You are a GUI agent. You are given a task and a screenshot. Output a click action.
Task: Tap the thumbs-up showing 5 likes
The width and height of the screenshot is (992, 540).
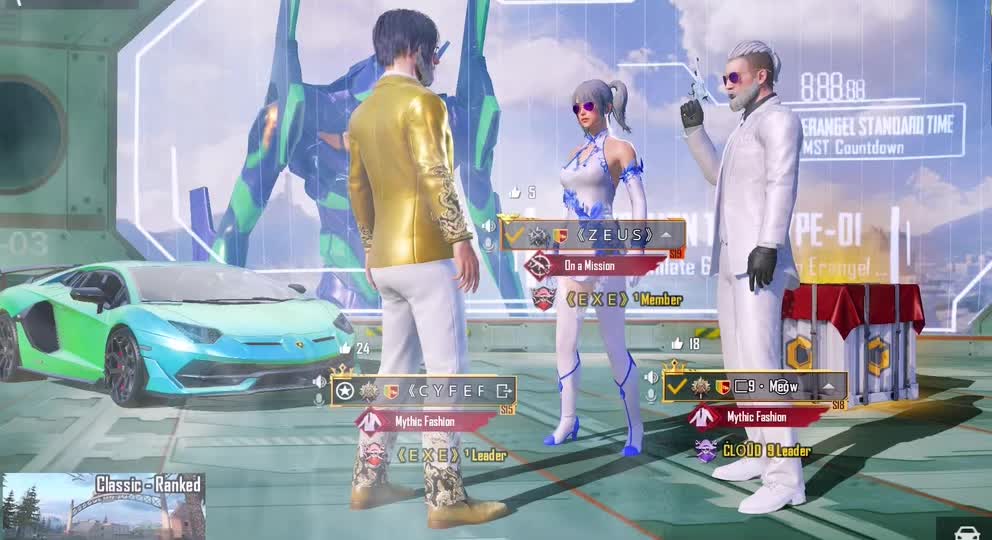click(515, 193)
